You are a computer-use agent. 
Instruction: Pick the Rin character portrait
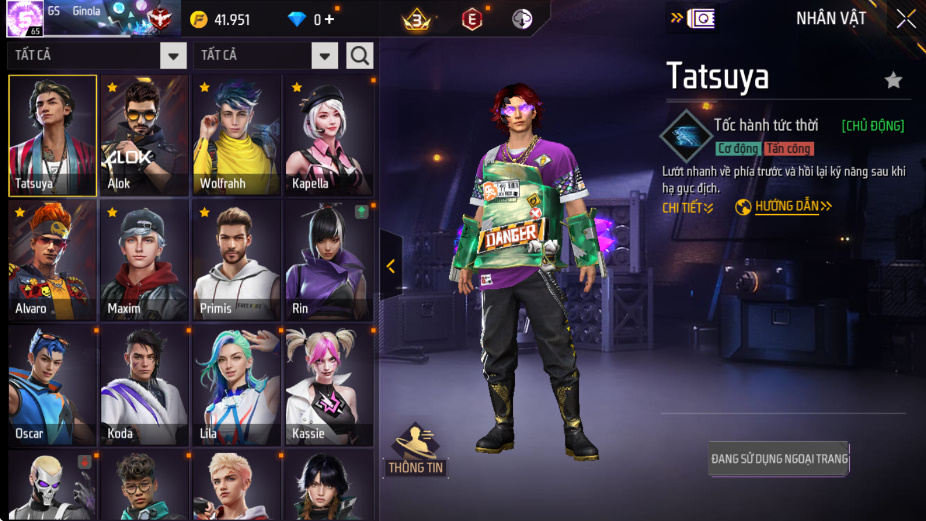(x=329, y=260)
